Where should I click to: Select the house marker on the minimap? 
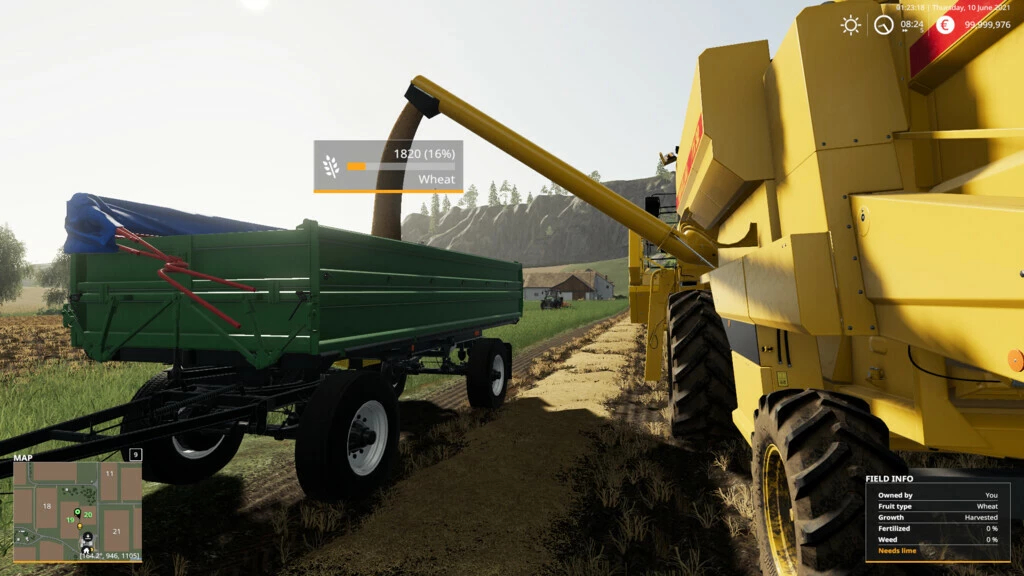click(x=87, y=549)
